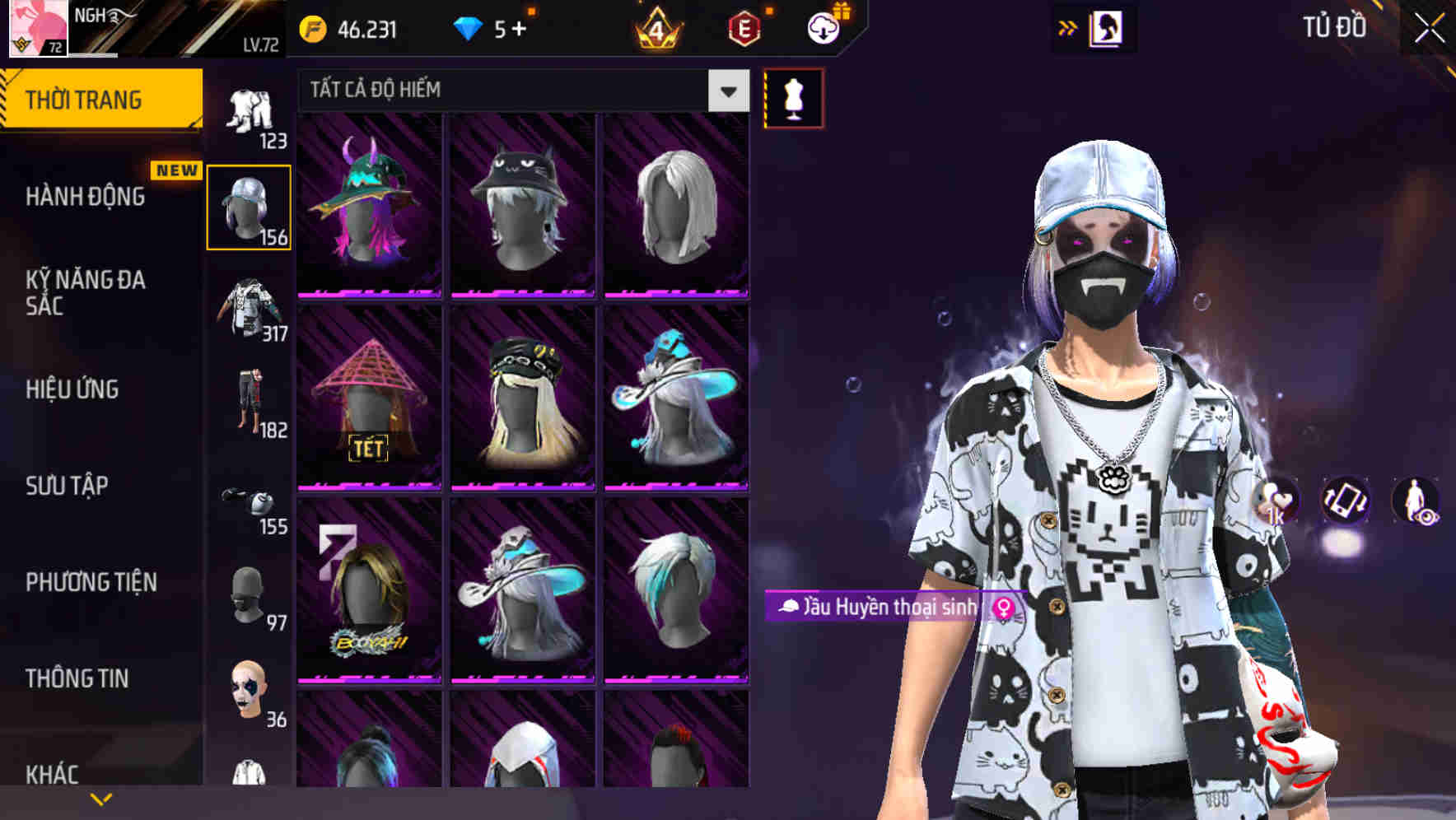Screen dimensions: 1456x820
Task: Click the gold coin currency icon
Action: [x=312, y=29]
